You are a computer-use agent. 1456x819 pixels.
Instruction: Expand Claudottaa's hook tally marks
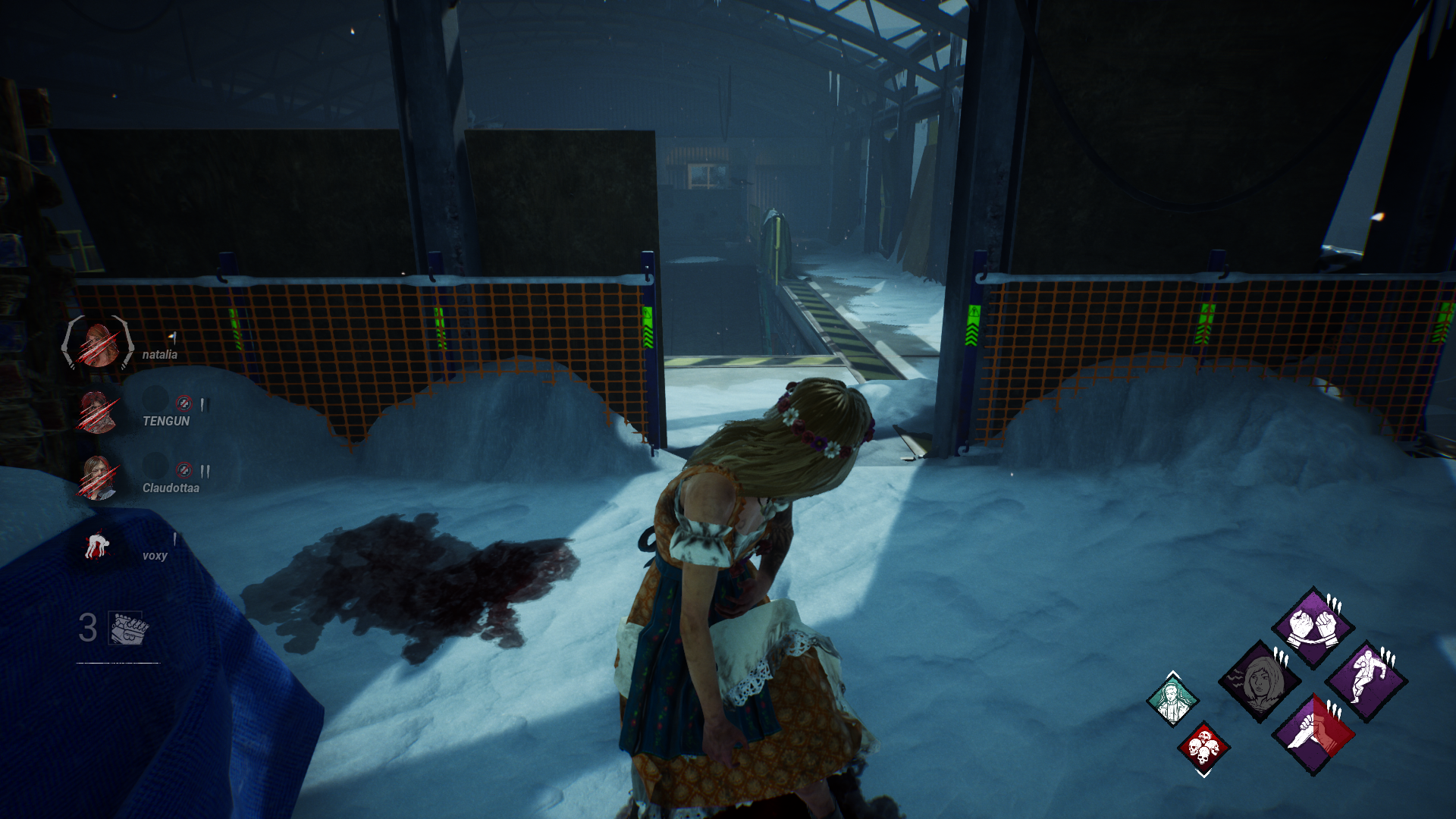[x=206, y=469]
